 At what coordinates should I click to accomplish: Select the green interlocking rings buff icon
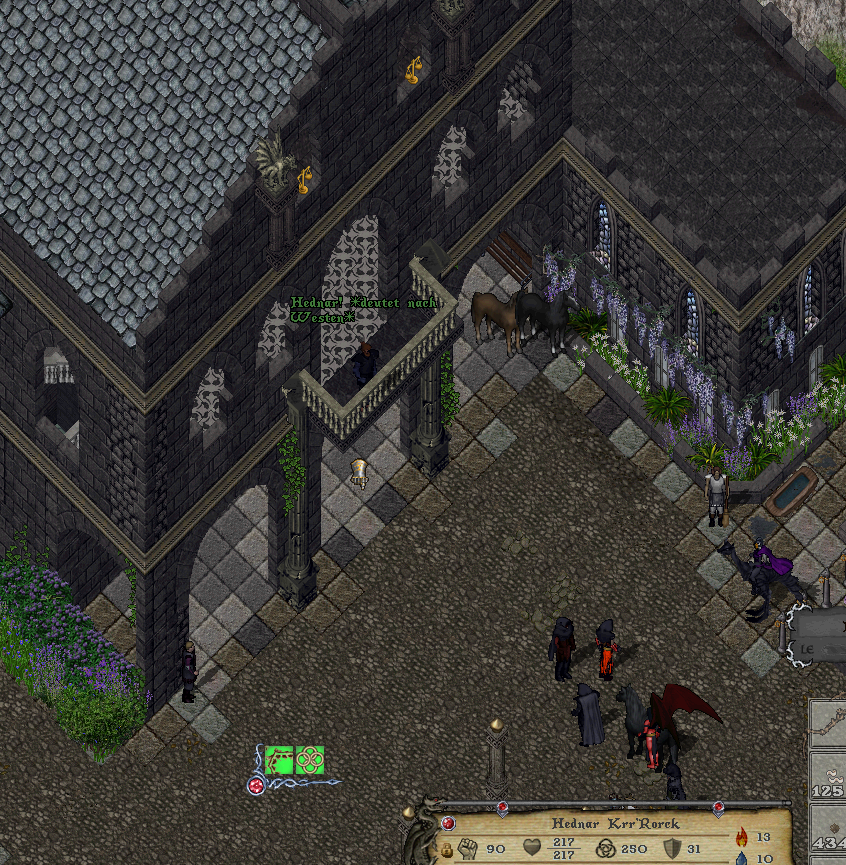point(309,760)
